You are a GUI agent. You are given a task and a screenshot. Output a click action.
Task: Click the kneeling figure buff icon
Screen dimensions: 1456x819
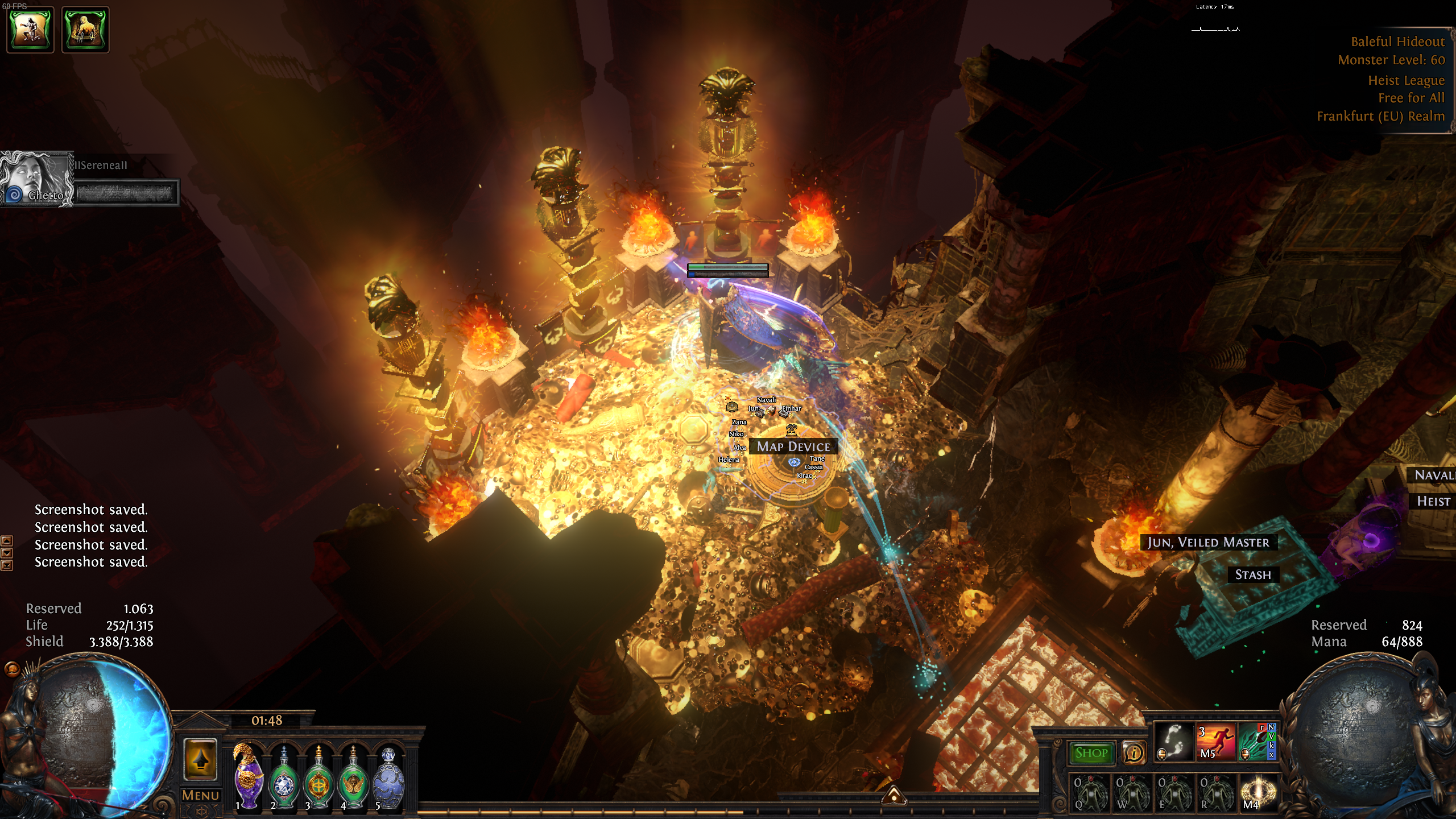[30, 30]
